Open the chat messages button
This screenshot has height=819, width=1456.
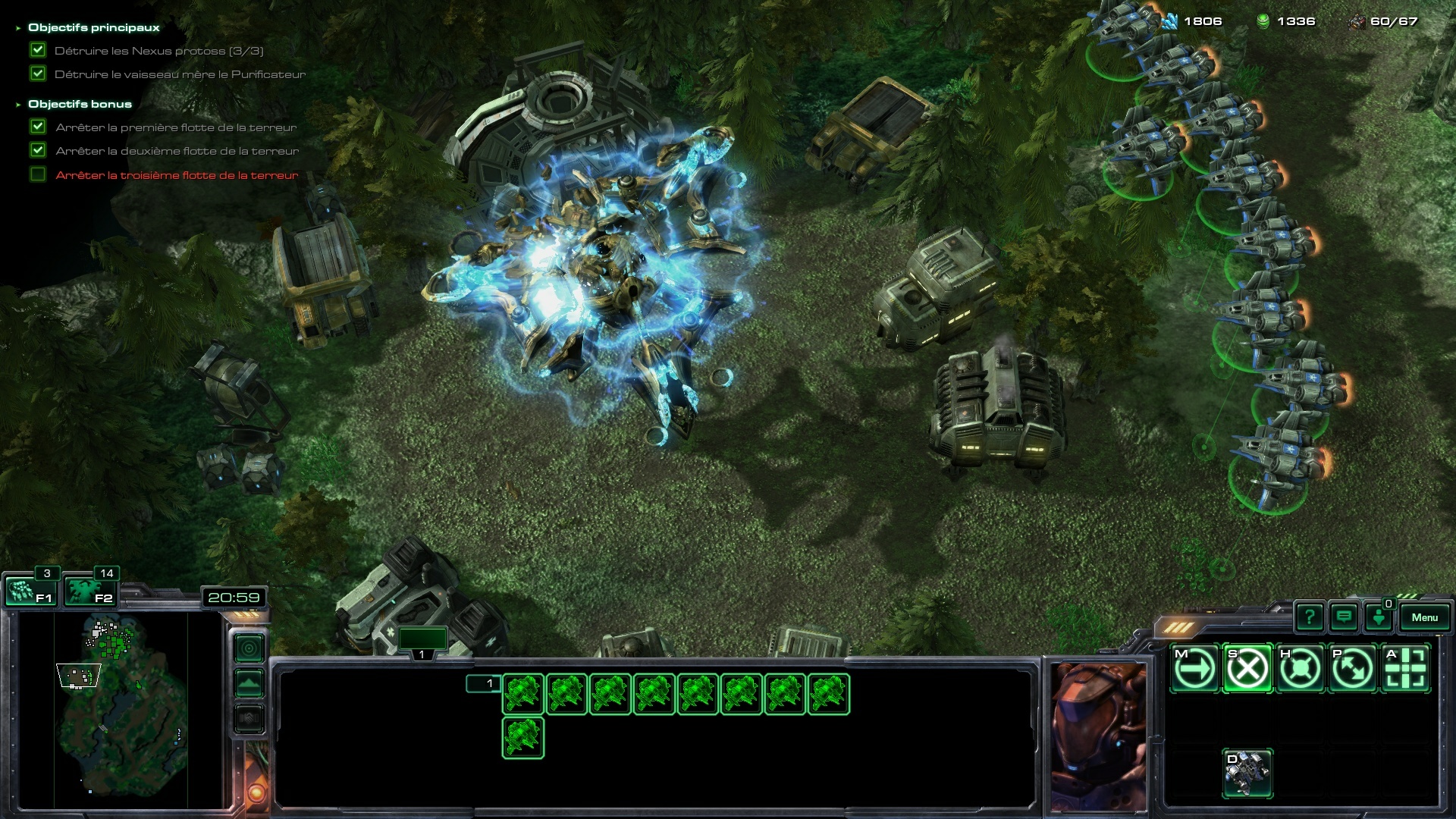pyautogui.click(x=1344, y=617)
